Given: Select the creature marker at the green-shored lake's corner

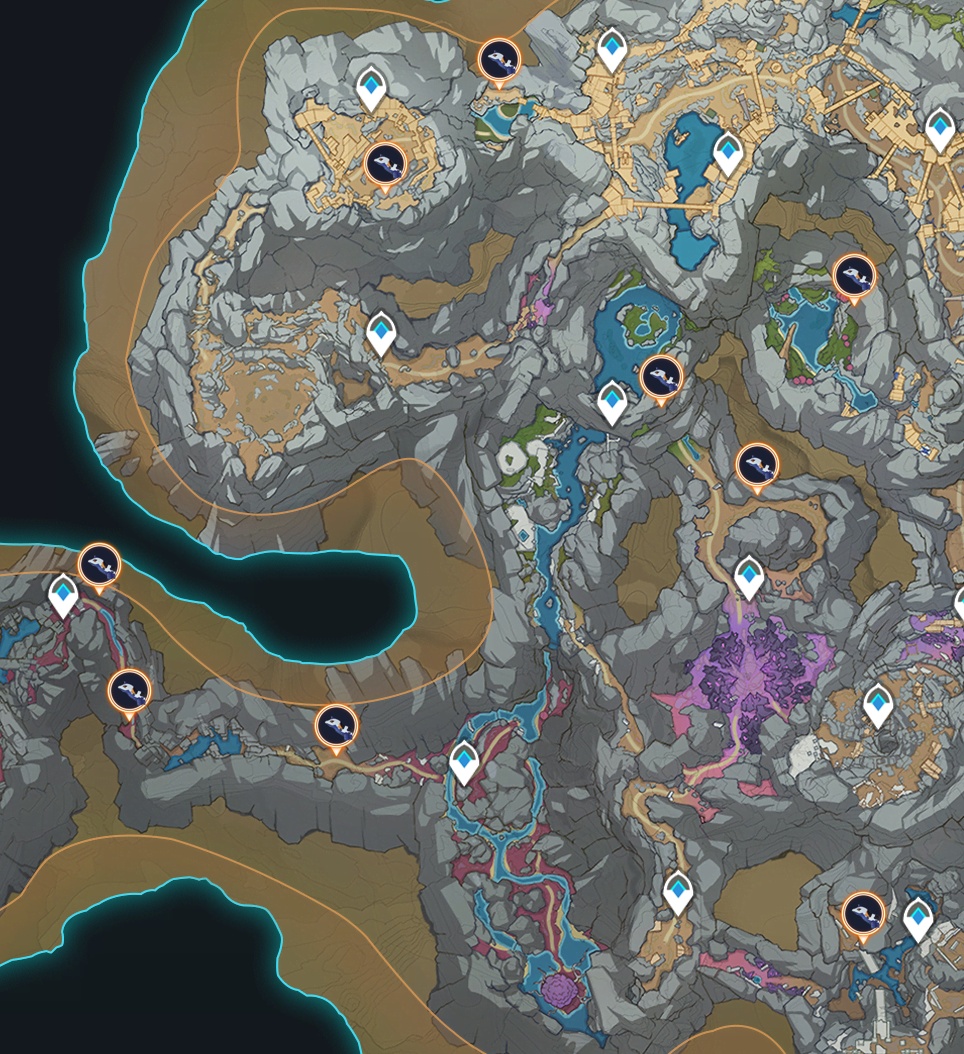Looking at the screenshot, I should (x=854, y=275).
